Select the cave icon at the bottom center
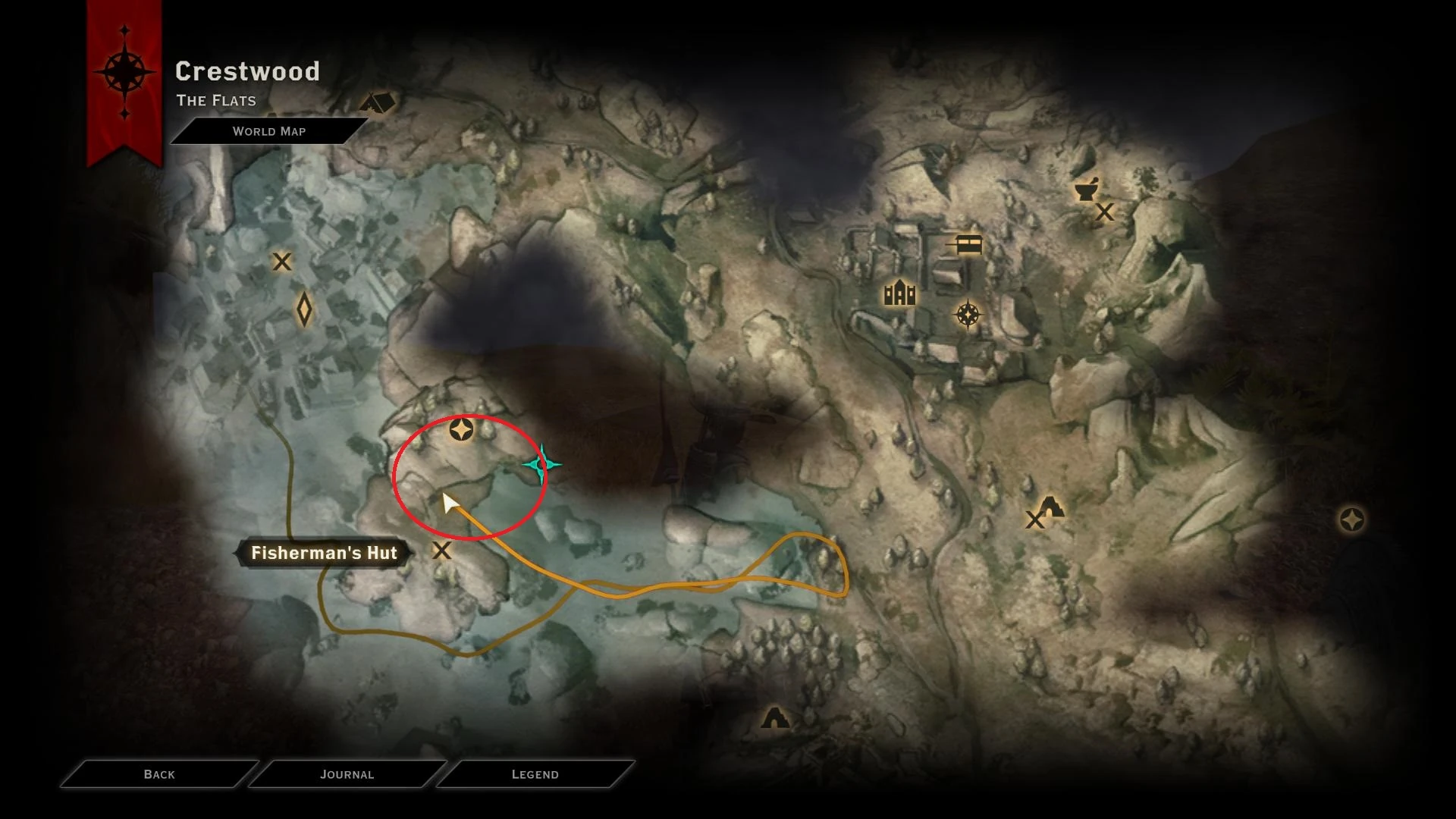Screen dimensions: 1456x819 click(x=777, y=716)
